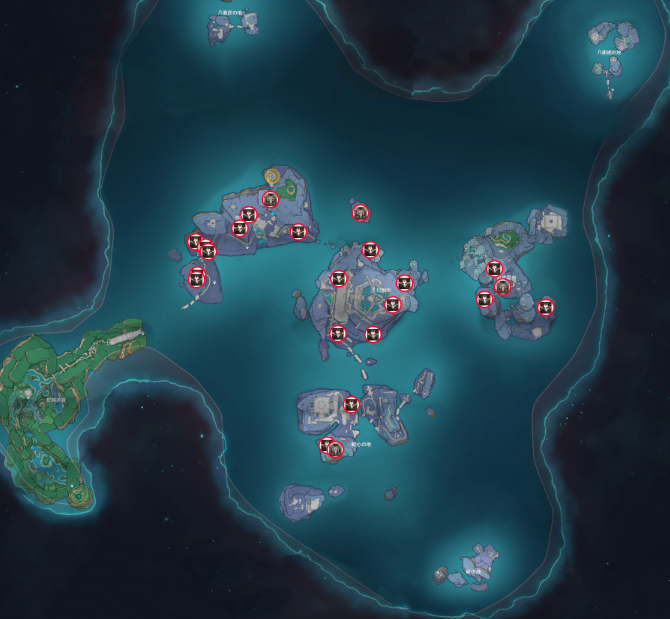The width and height of the screenshot is (670, 619).
Task: Select the brown marker on the lone islet
Action: click(361, 212)
